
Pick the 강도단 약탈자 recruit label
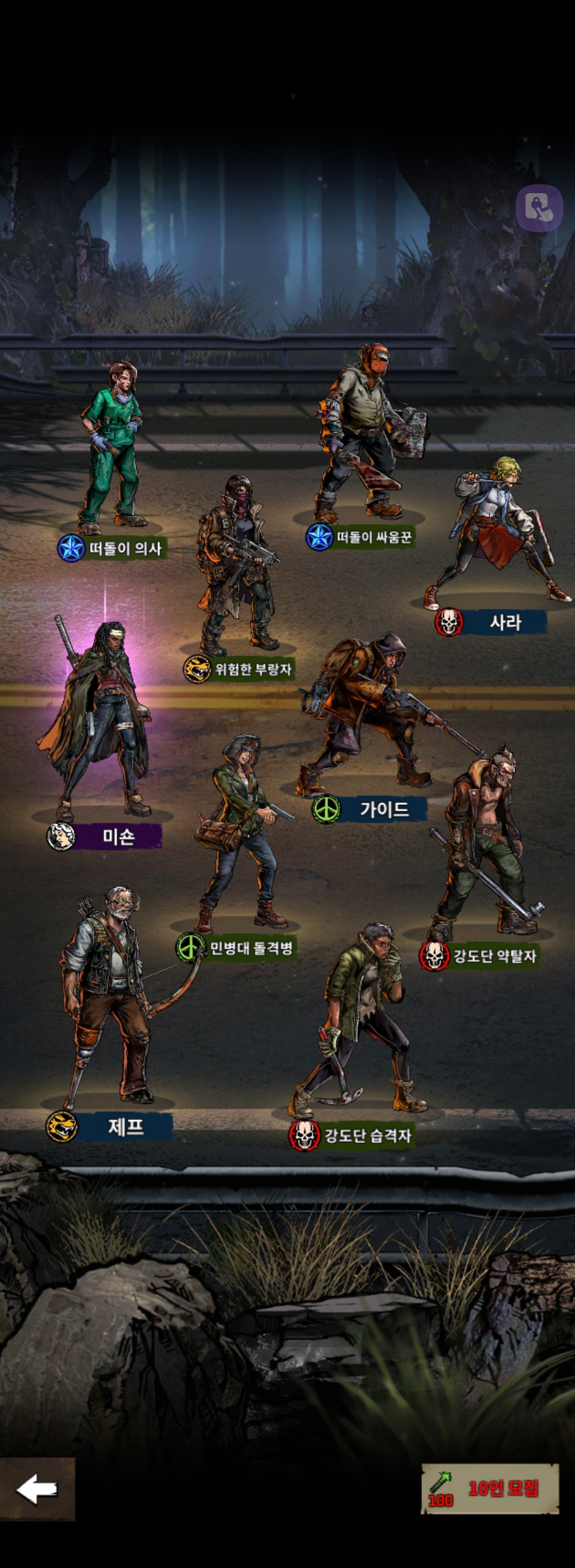494,956
